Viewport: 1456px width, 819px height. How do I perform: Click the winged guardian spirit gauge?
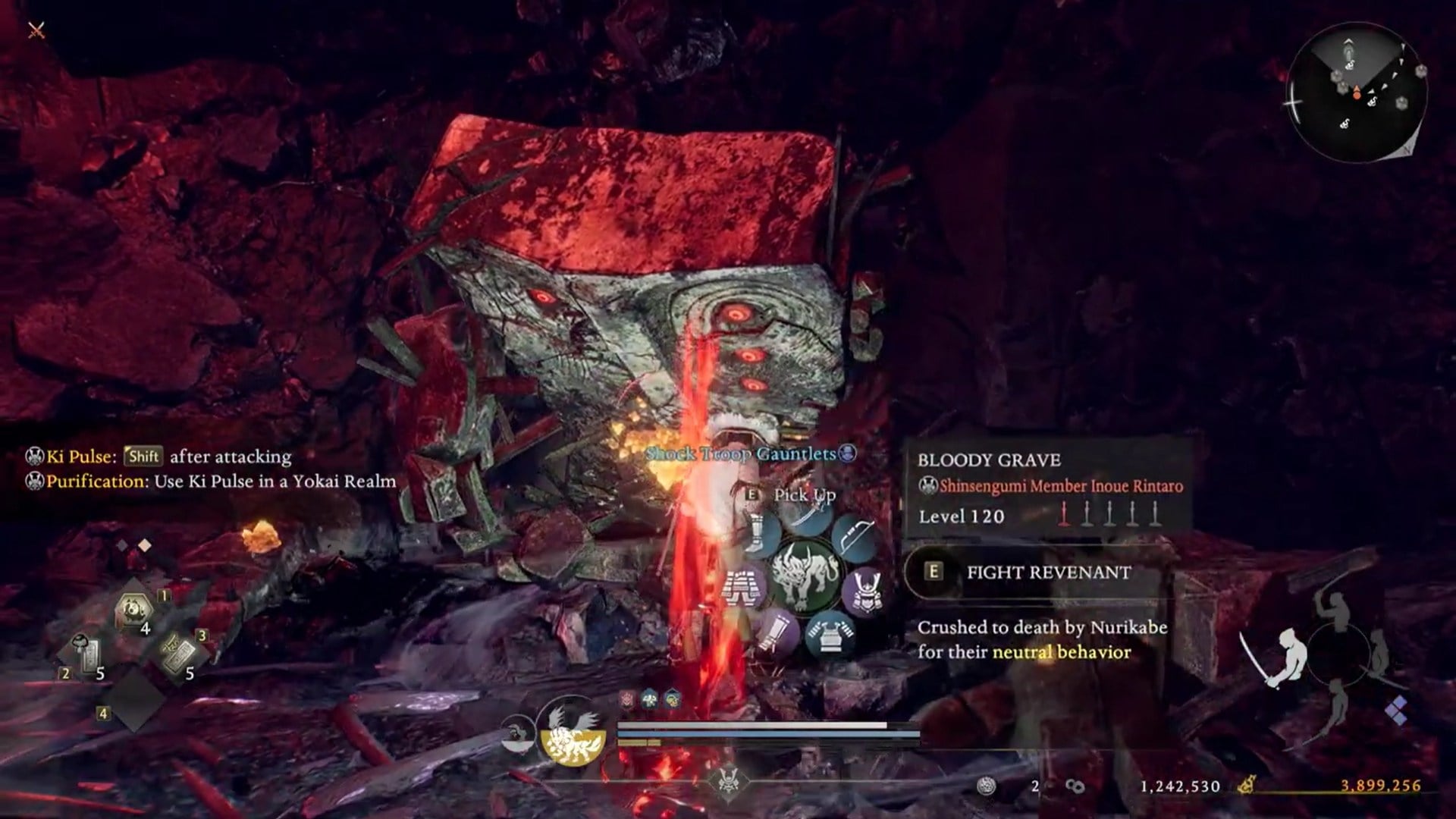pos(573,733)
